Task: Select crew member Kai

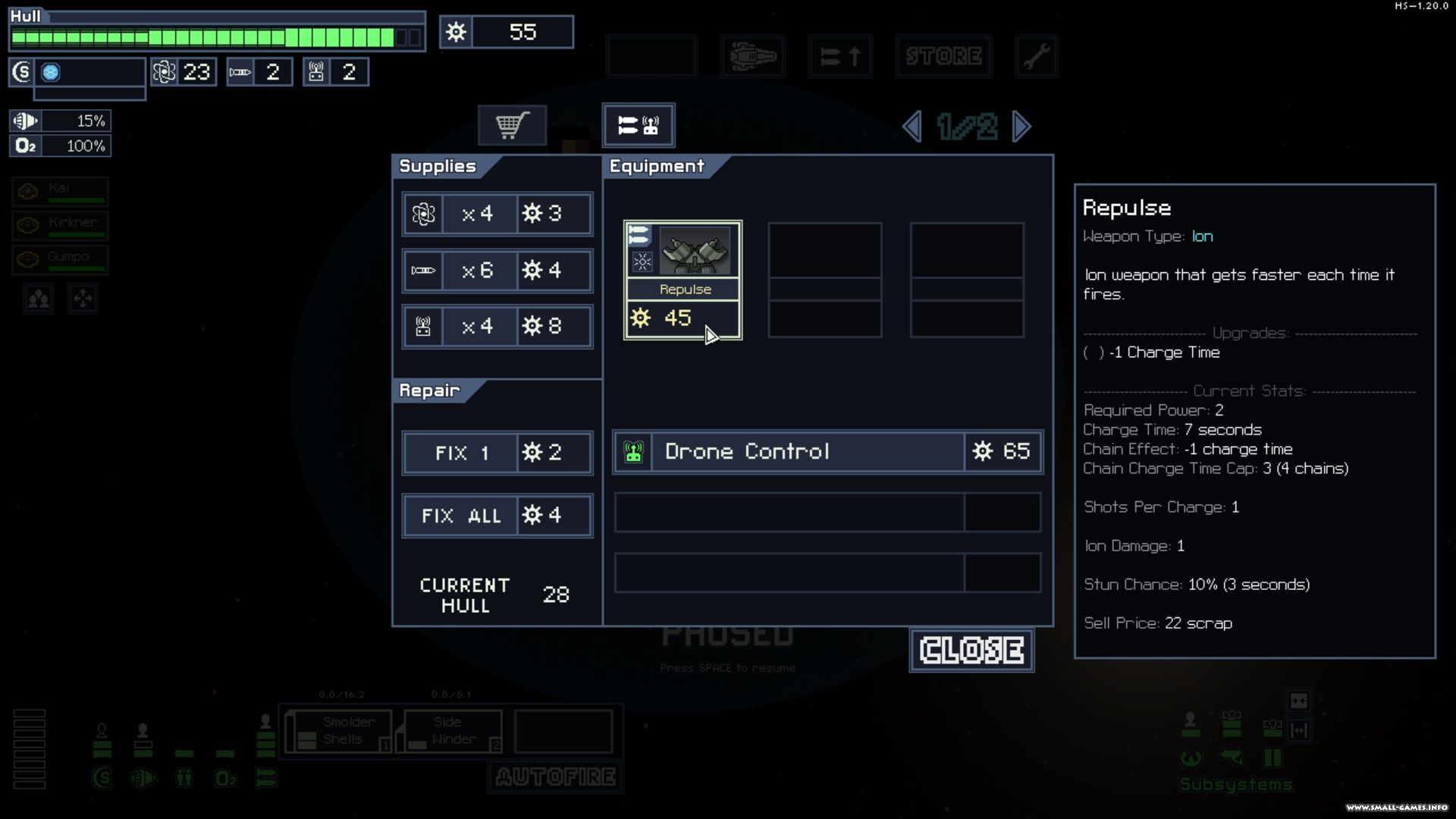Action: pos(60,191)
